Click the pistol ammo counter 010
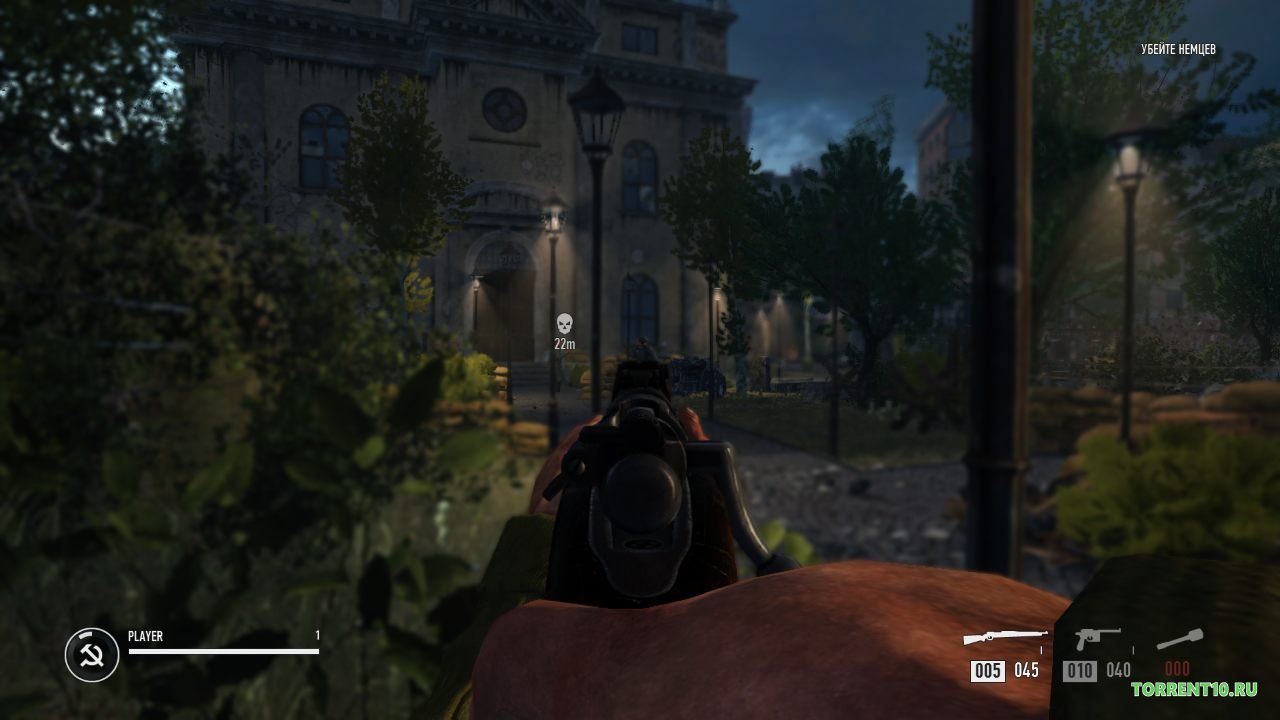The image size is (1280, 720). pos(1080,671)
